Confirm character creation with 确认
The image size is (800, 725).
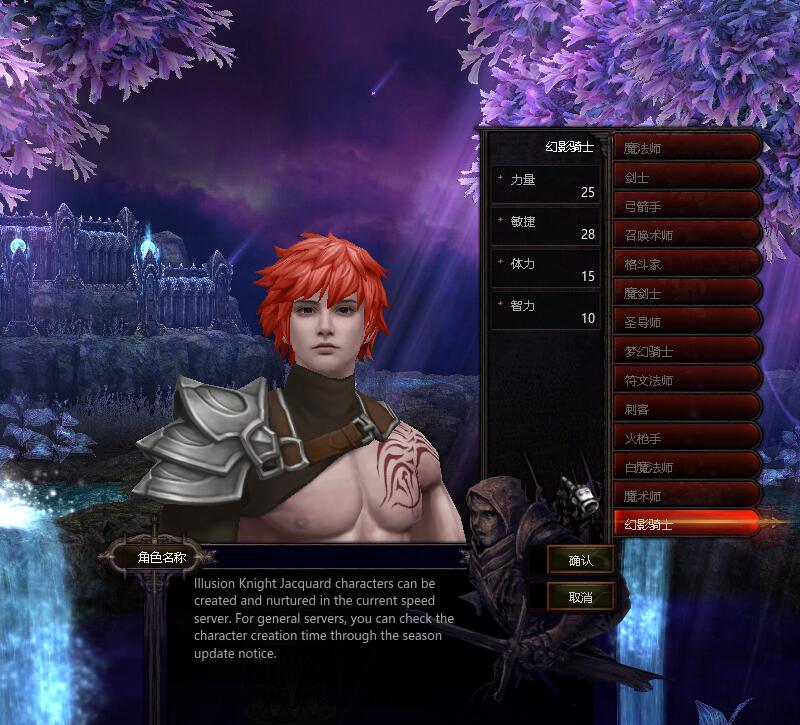coord(580,561)
